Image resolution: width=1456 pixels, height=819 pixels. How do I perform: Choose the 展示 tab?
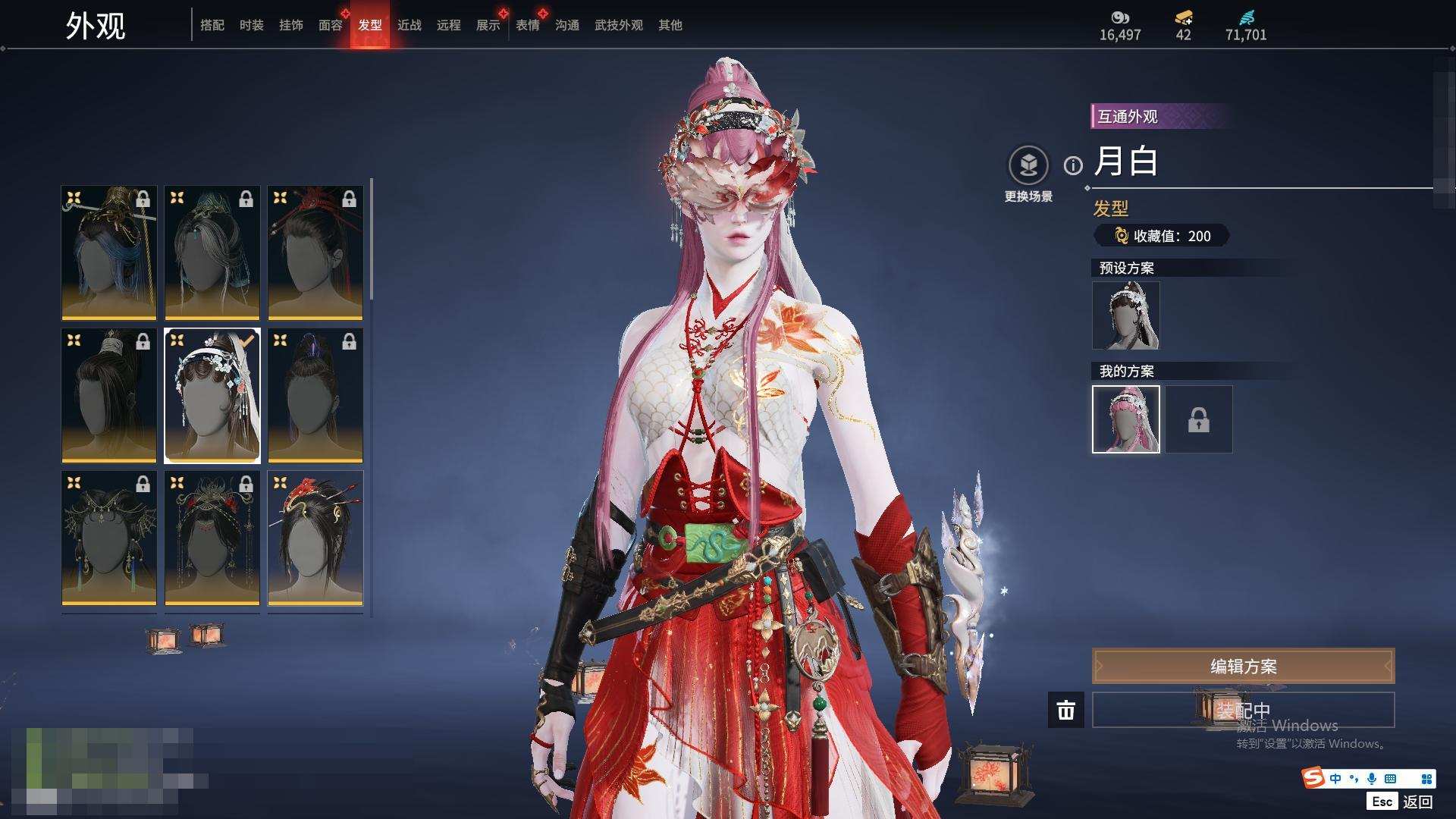[488, 25]
